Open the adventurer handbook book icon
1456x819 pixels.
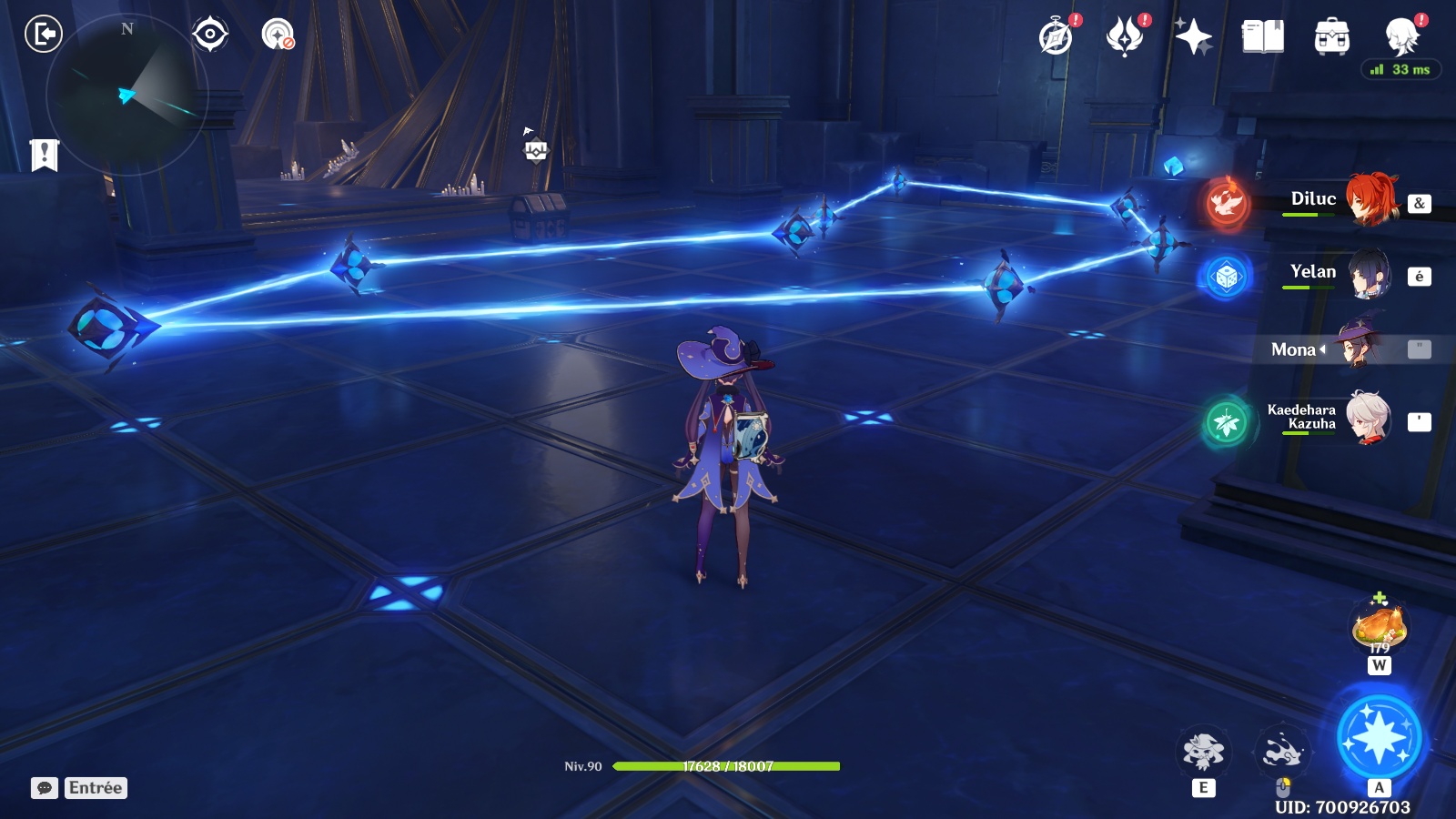coord(1262,37)
